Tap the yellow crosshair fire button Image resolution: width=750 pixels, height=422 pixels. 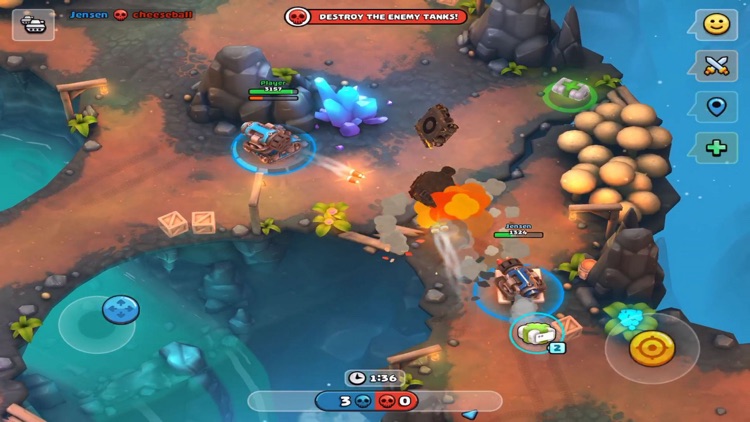(652, 347)
